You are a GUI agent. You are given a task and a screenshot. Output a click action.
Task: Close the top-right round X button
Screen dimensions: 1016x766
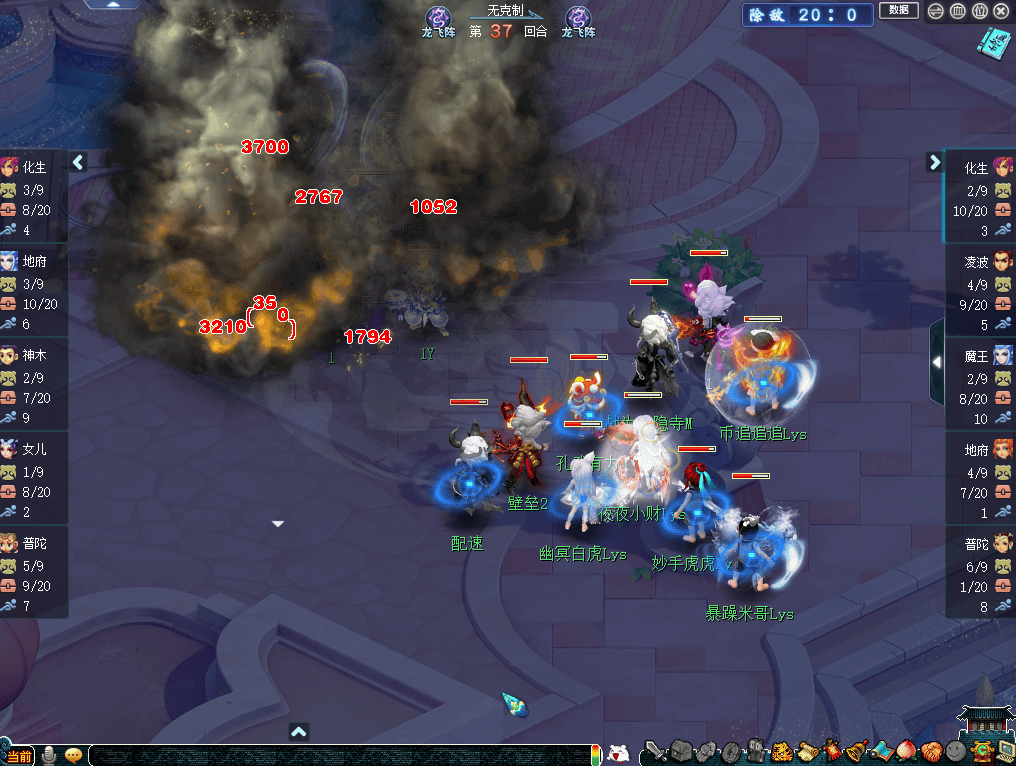(1002, 11)
